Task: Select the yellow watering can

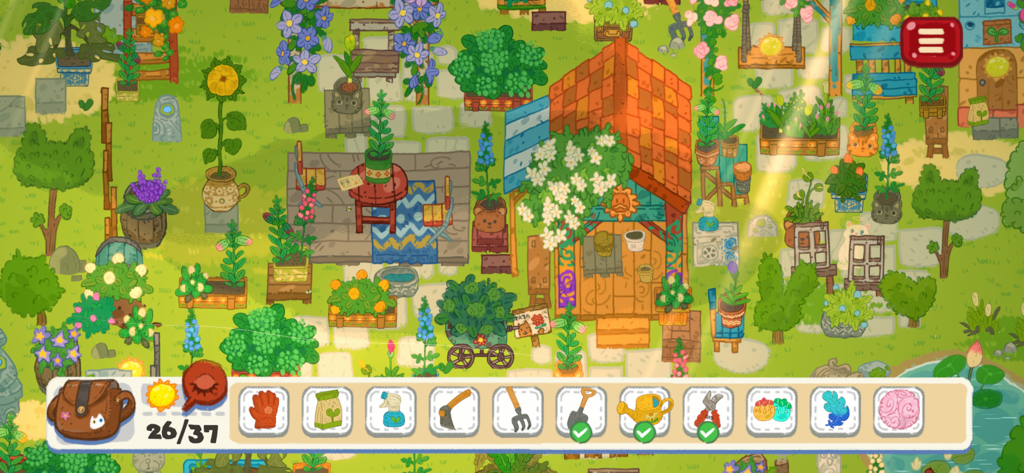Action: pyautogui.click(x=645, y=410)
